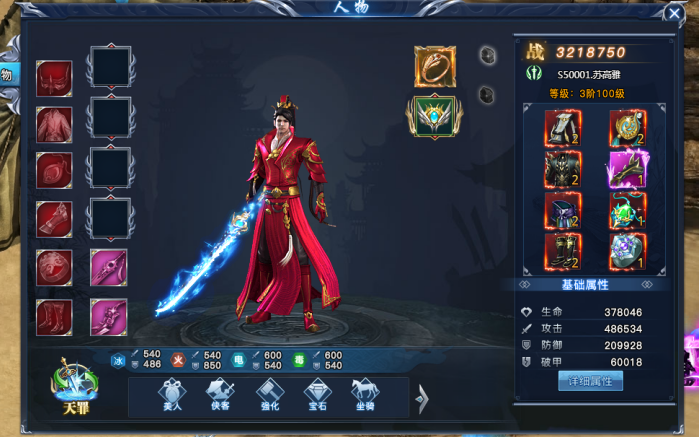The width and height of the screenshot is (699, 437).
Task: Select the red mask helmet slot
Action: [54, 78]
